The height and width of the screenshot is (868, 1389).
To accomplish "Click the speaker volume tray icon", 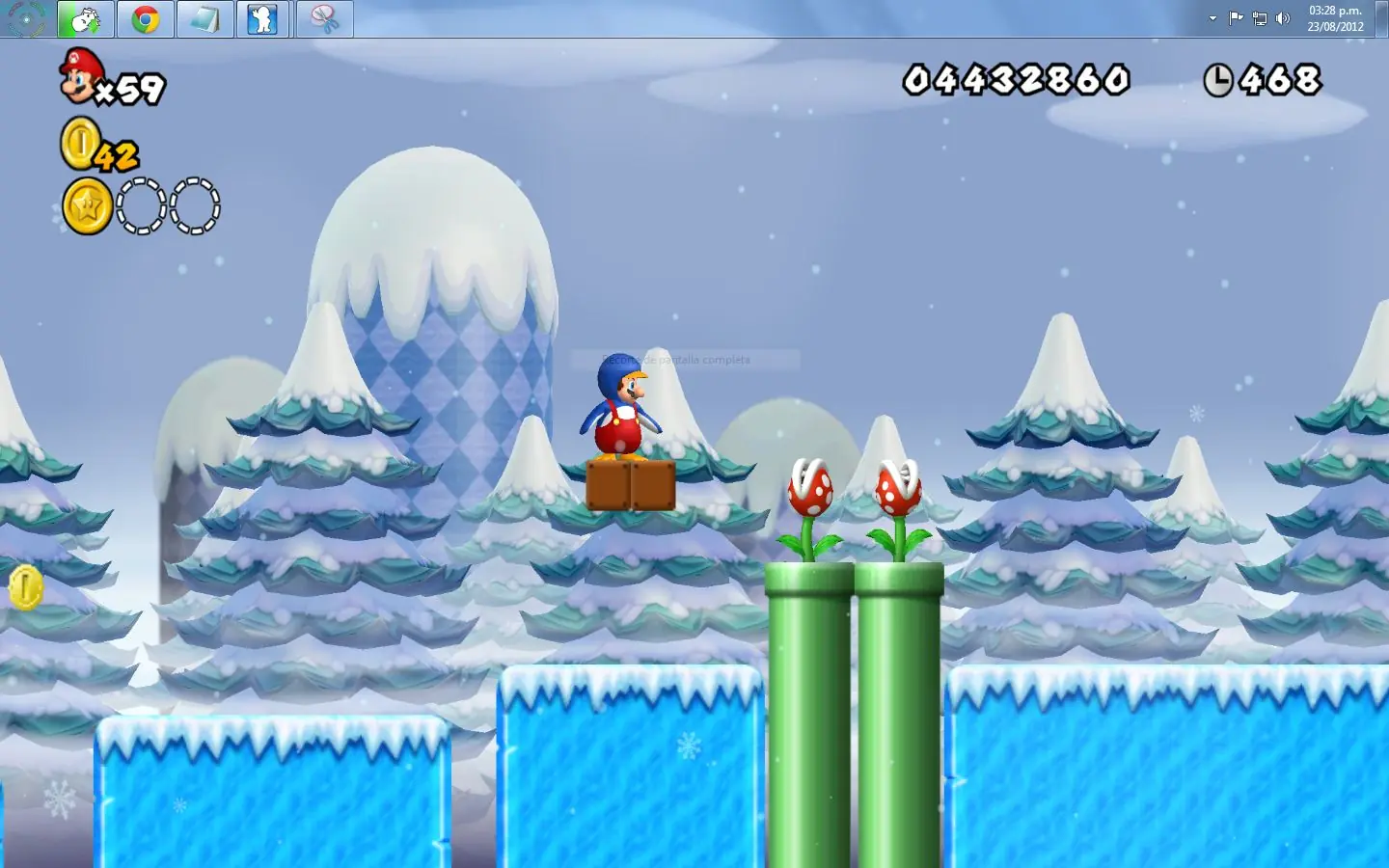I will tap(1283, 18).
